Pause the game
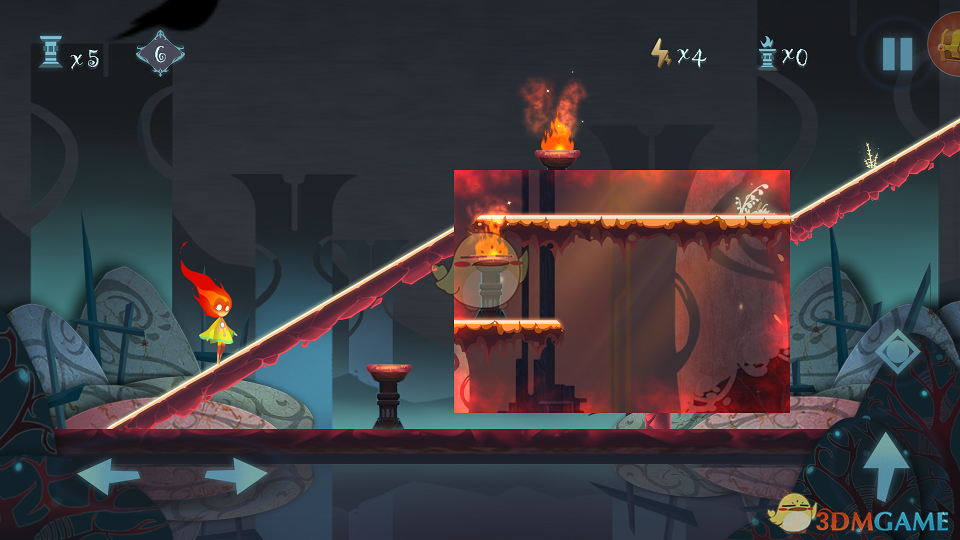Viewport: 960px width, 540px height. pyautogui.click(x=897, y=54)
